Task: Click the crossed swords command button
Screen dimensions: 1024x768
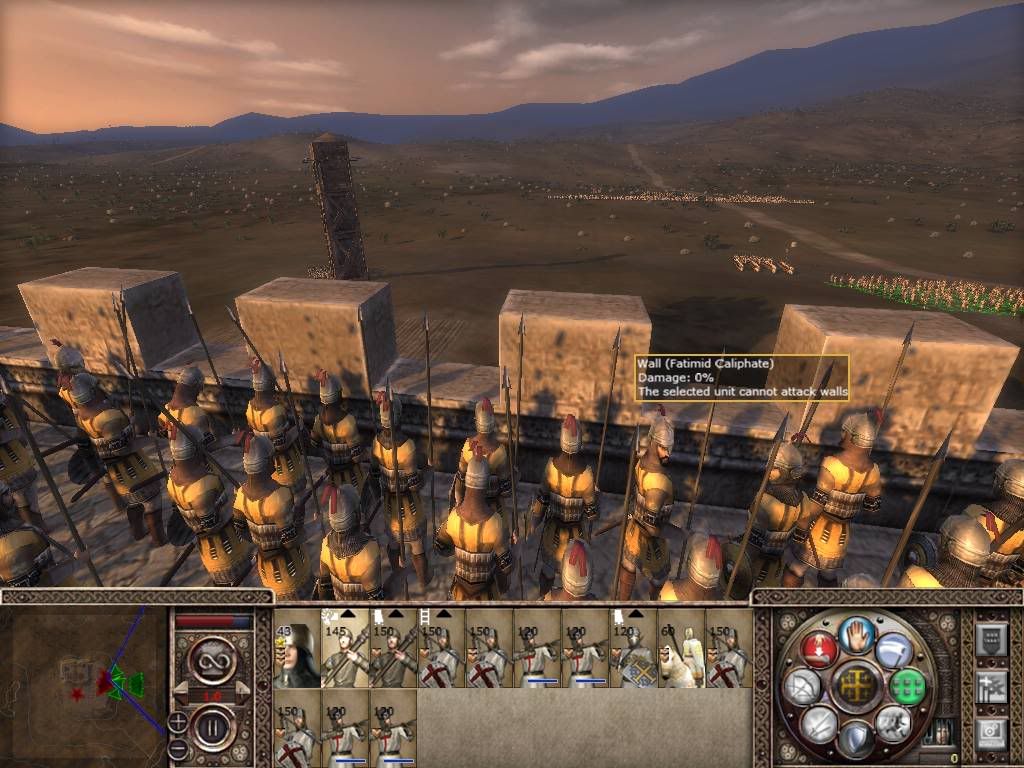Action: pyautogui.click(x=818, y=723)
